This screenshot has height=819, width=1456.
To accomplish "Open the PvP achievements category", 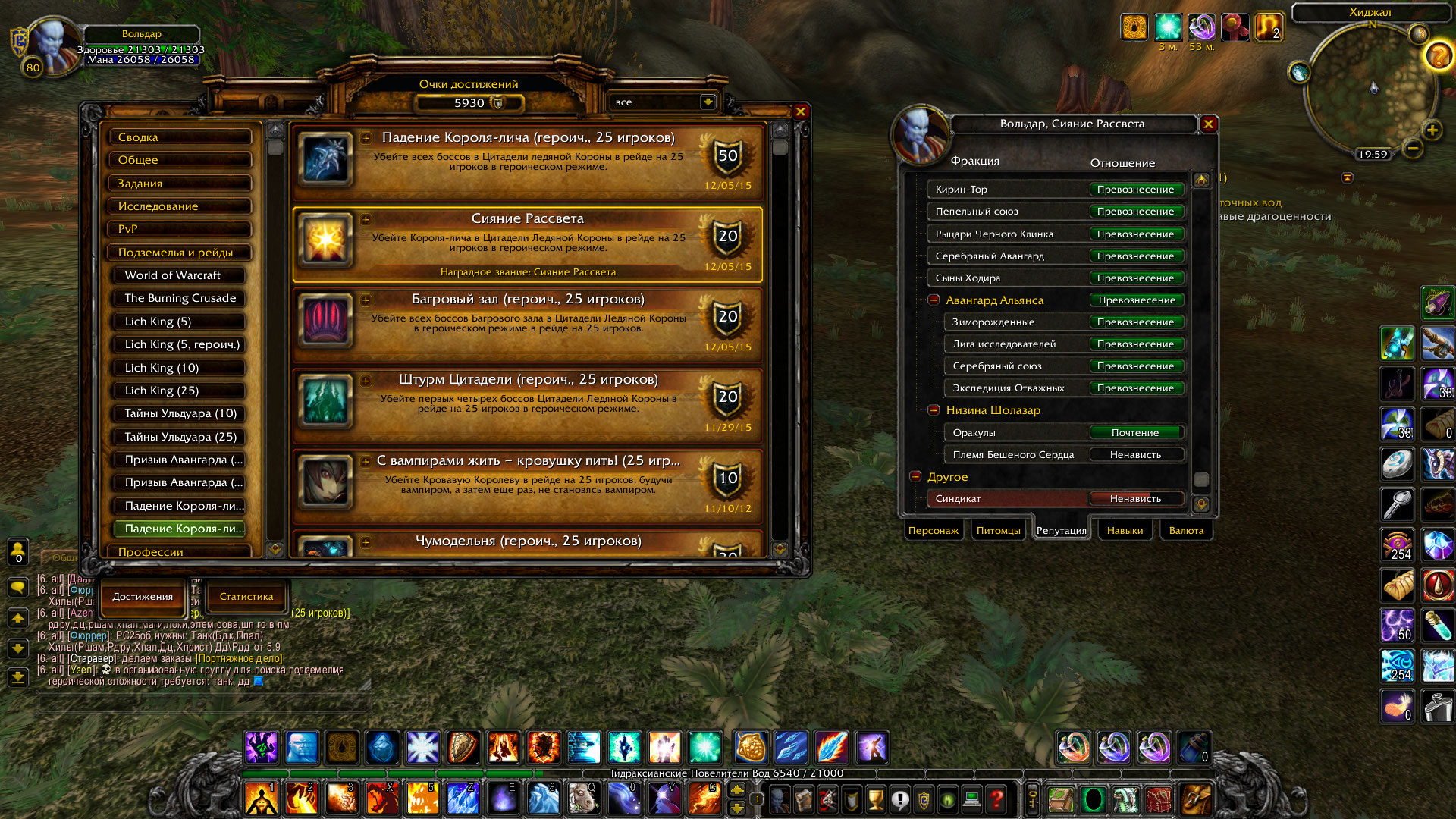I will [x=180, y=229].
